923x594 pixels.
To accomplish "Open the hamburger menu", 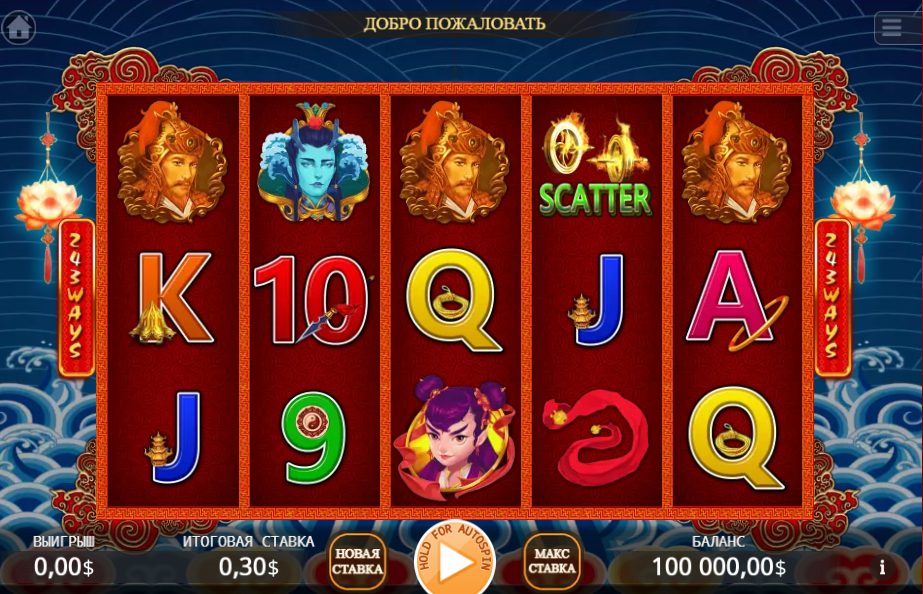I will (892, 27).
